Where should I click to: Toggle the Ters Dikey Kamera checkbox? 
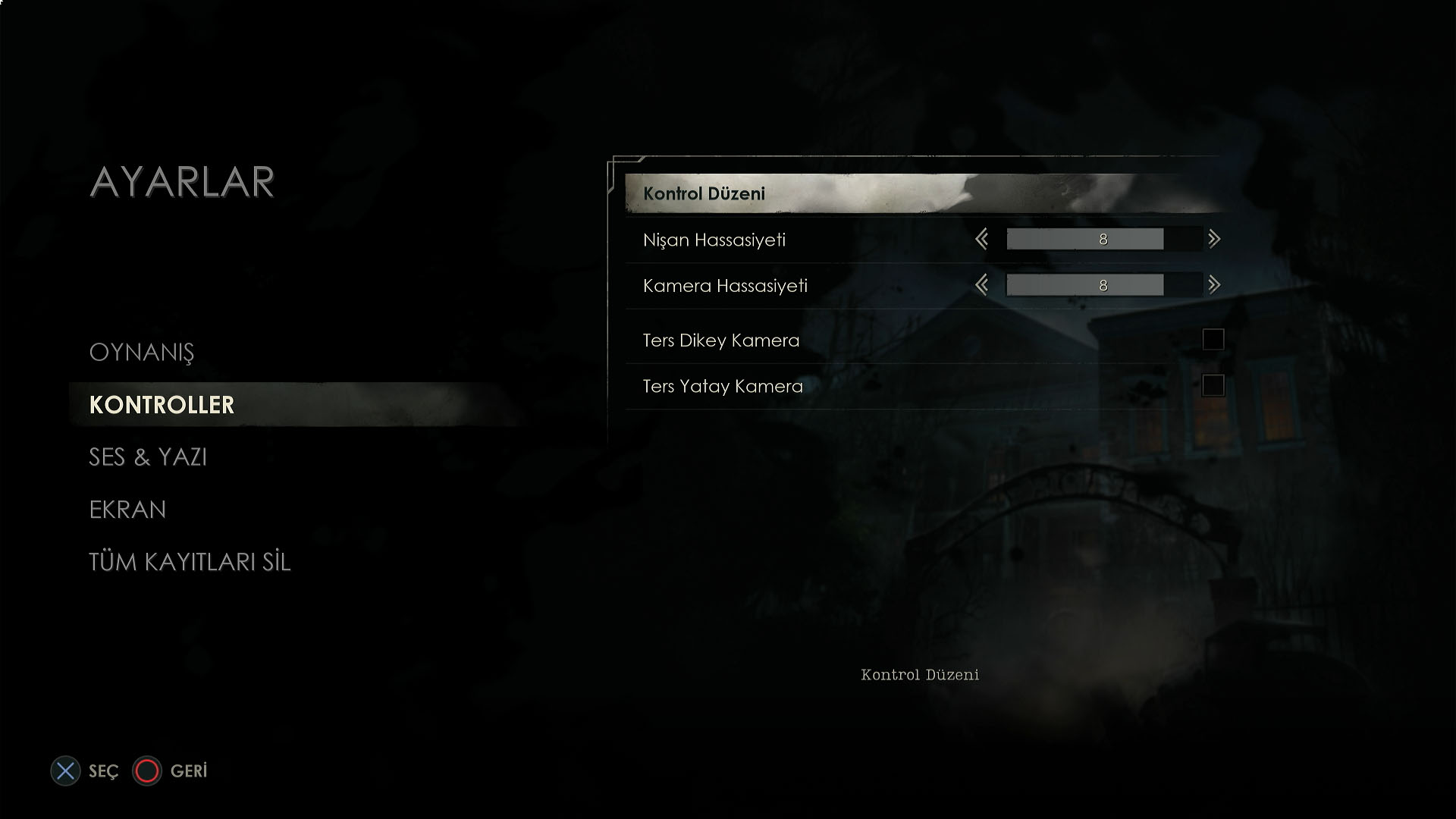pos(1213,340)
